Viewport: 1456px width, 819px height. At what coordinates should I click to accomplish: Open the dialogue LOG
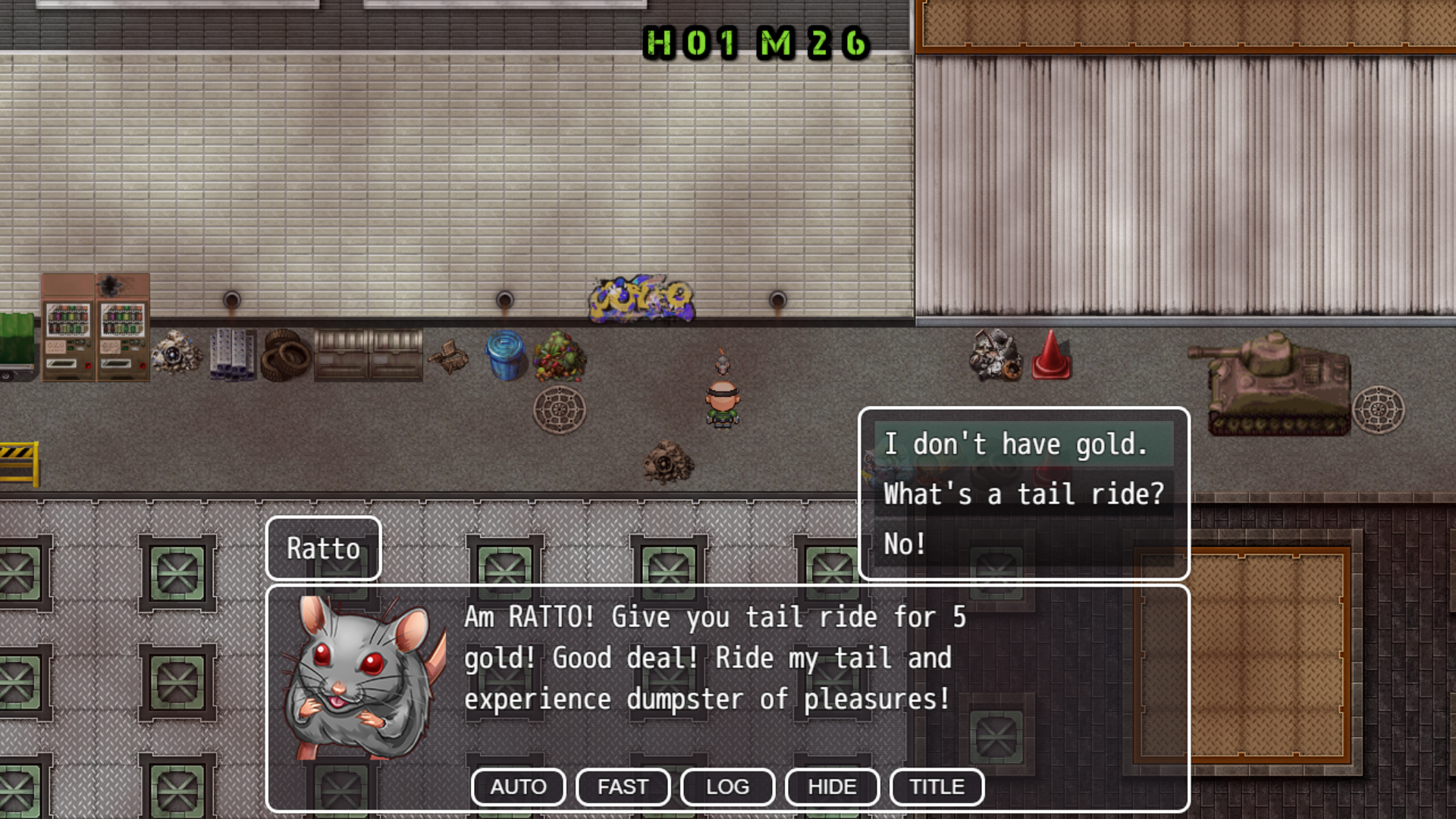[727, 787]
